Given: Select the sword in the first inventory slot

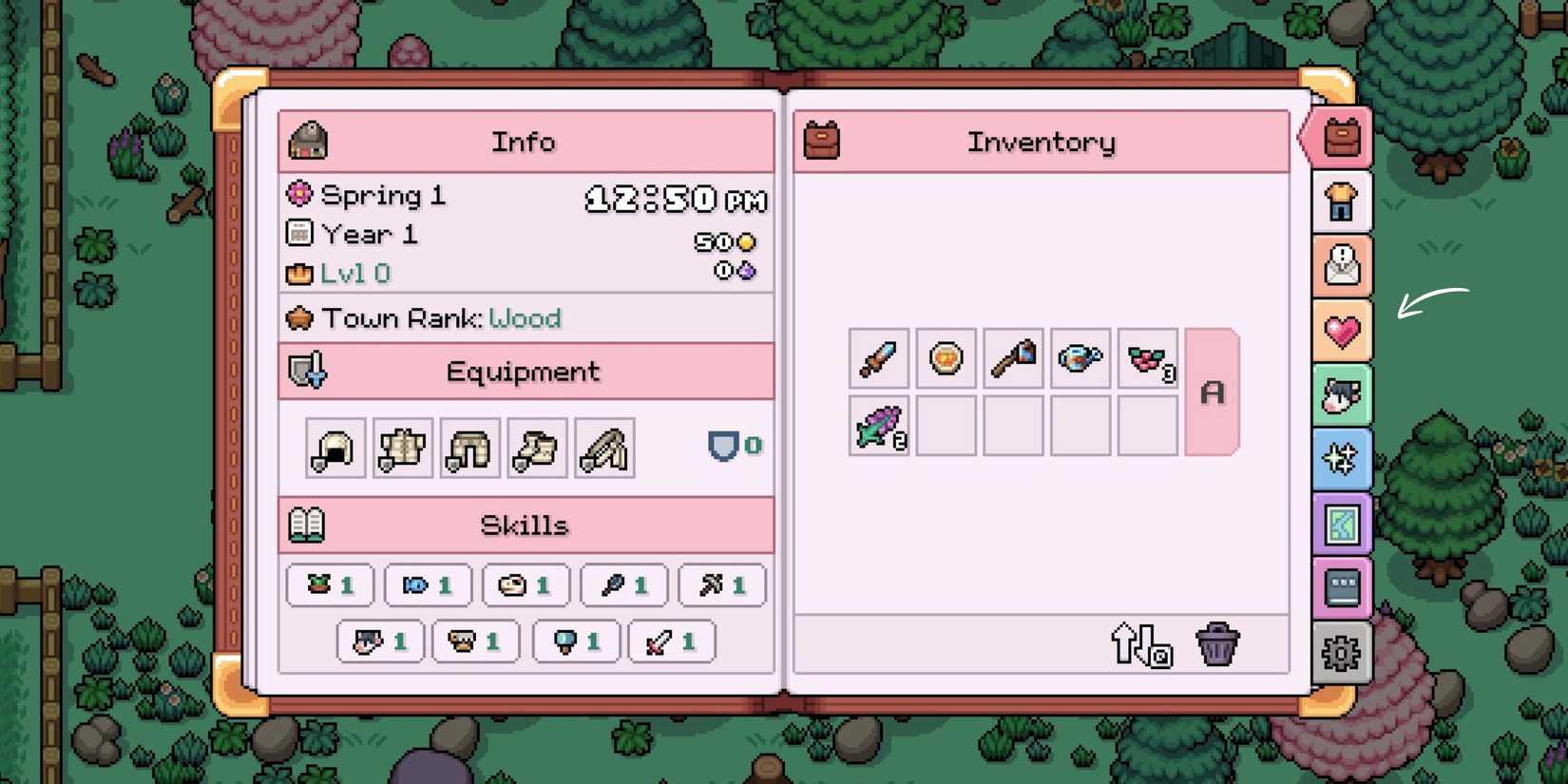Looking at the screenshot, I should click(879, 359).
